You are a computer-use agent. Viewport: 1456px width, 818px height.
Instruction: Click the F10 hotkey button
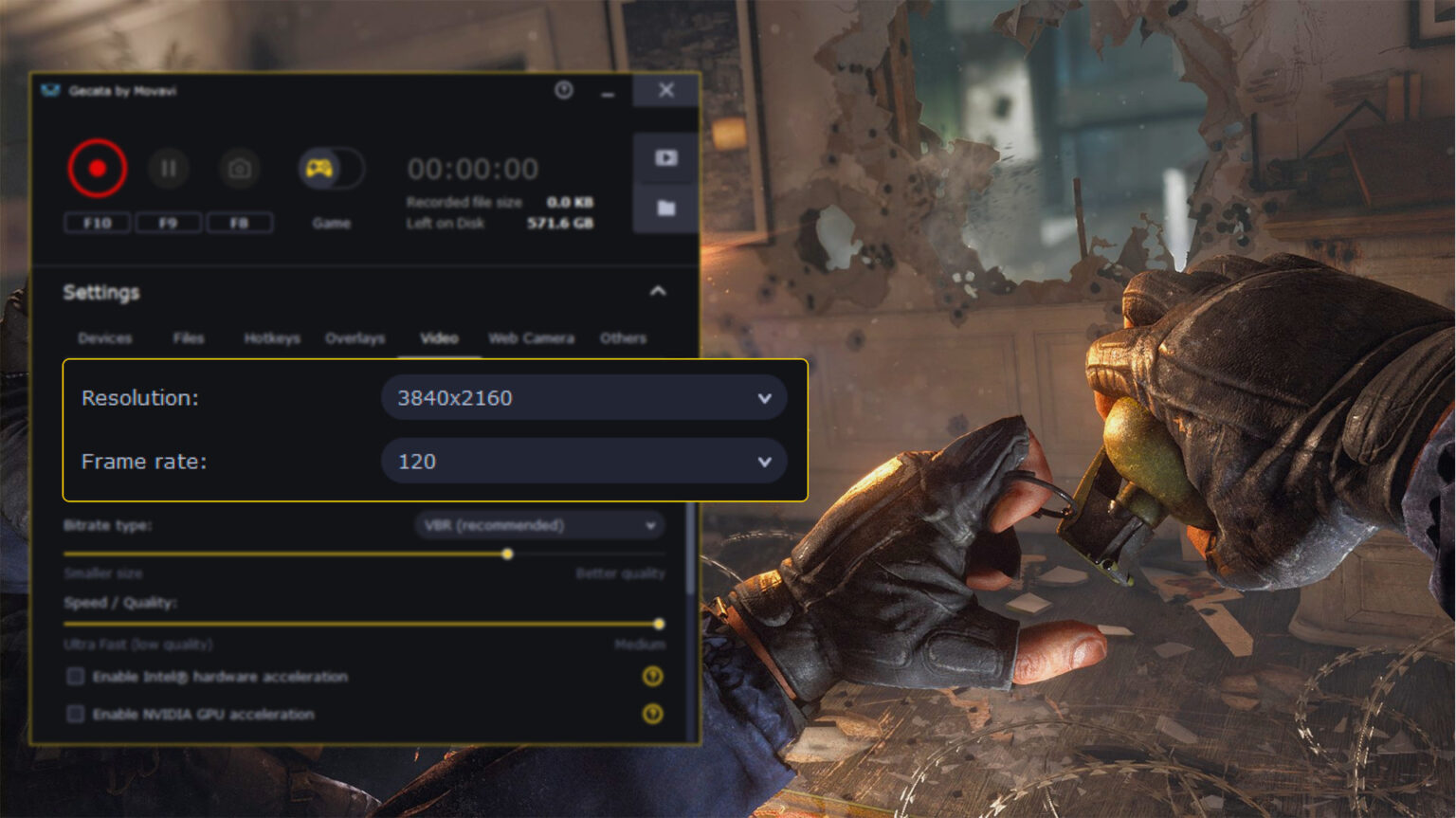coord(97,223)
